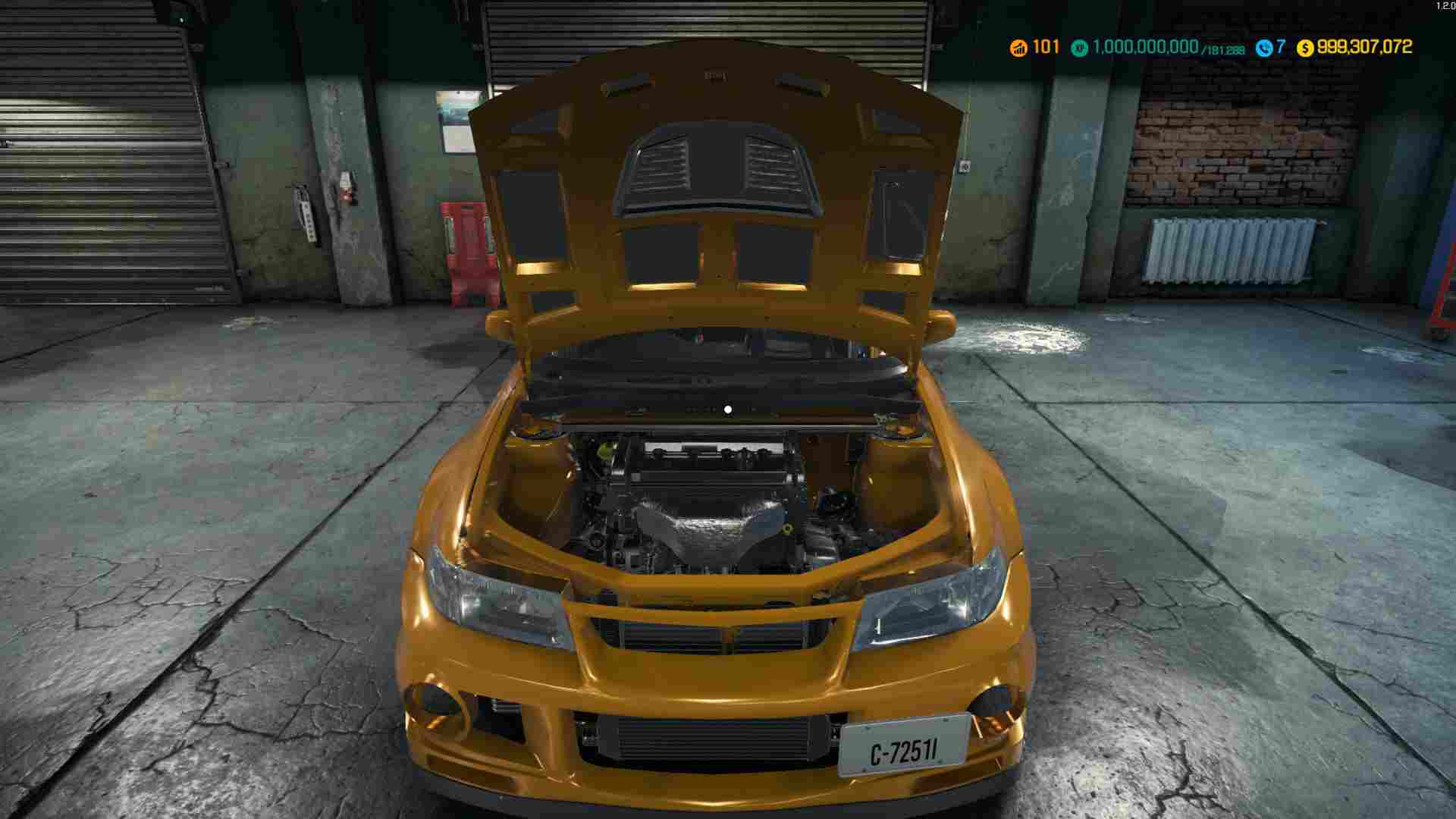Click the yellow dollar money icon
1456x819 pixels.
tap(1305, 47)
